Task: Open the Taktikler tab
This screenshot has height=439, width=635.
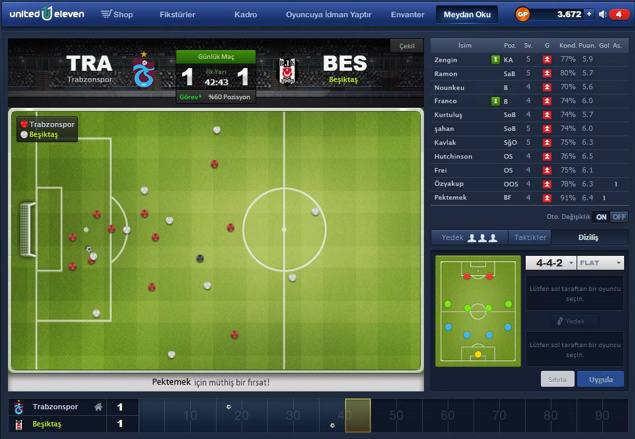Action: 529,237
